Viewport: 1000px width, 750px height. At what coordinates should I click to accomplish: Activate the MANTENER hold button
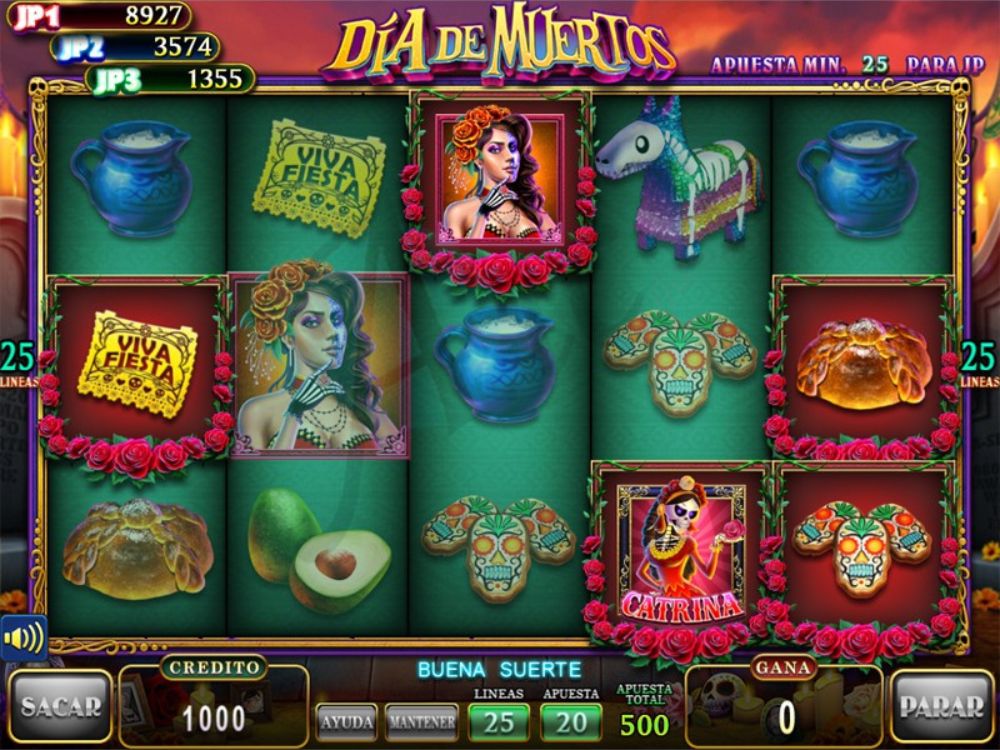(421, 720)
